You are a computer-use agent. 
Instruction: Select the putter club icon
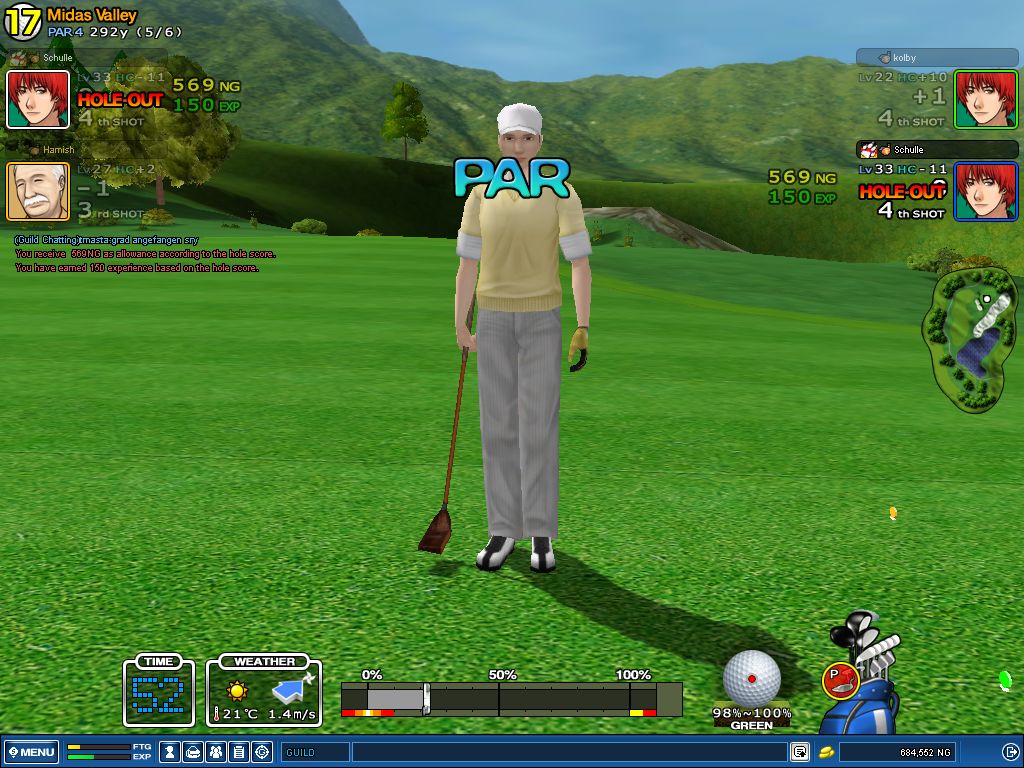pos(839,681)
